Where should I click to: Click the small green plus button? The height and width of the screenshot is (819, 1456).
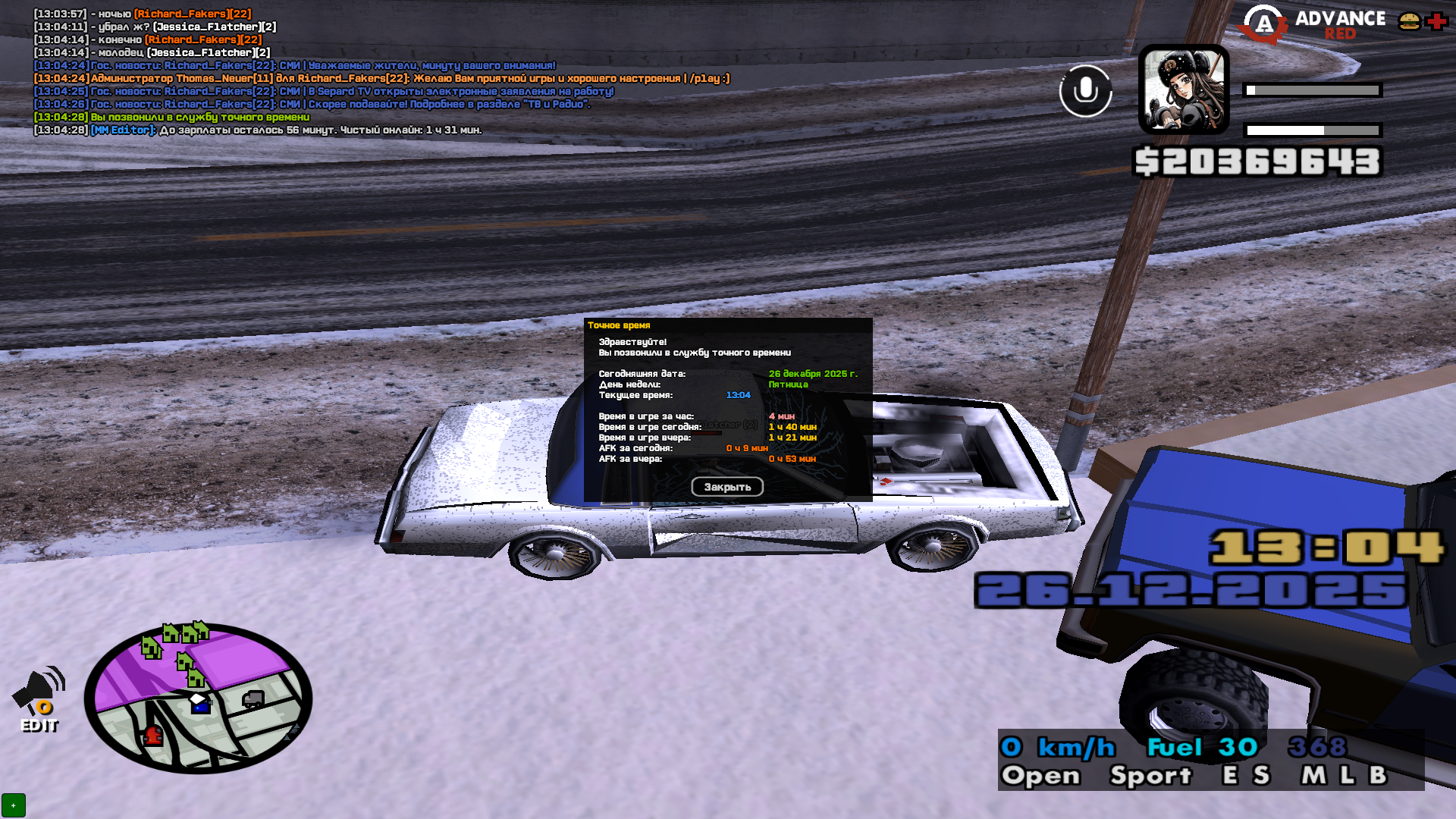click(x=14, y=805)
